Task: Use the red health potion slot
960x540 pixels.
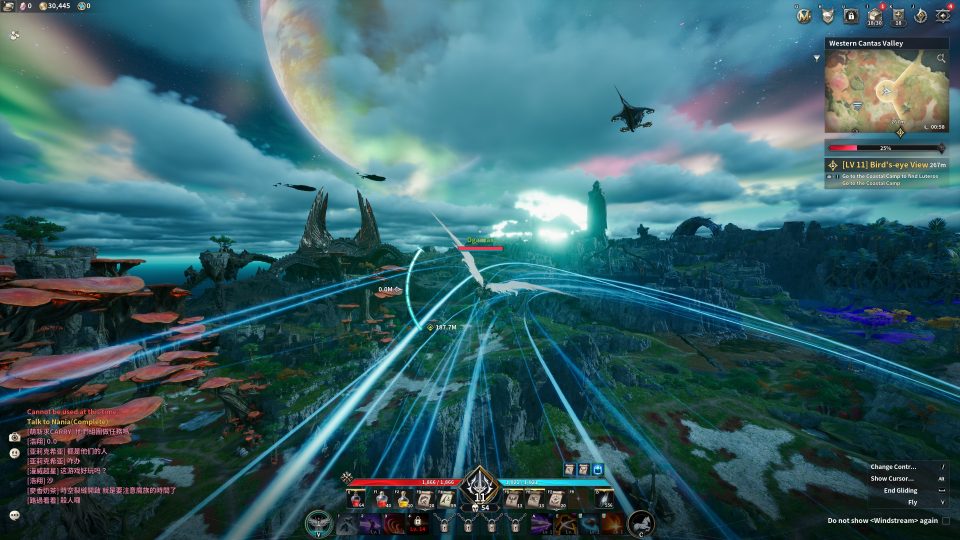Action: click(356, 499)
